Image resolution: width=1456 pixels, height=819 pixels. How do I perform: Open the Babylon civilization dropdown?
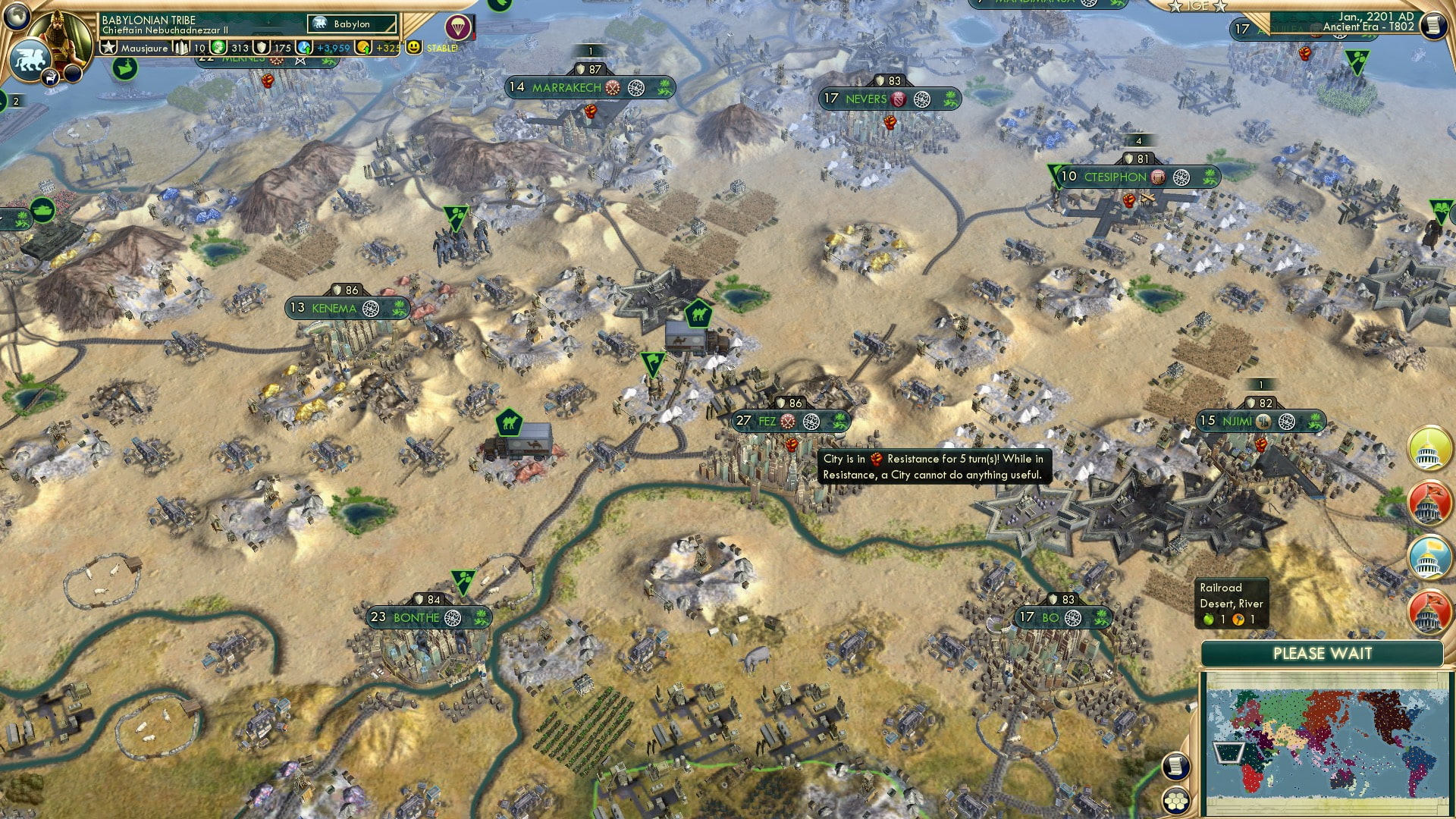pyautogui.click(x=351, y=24)
